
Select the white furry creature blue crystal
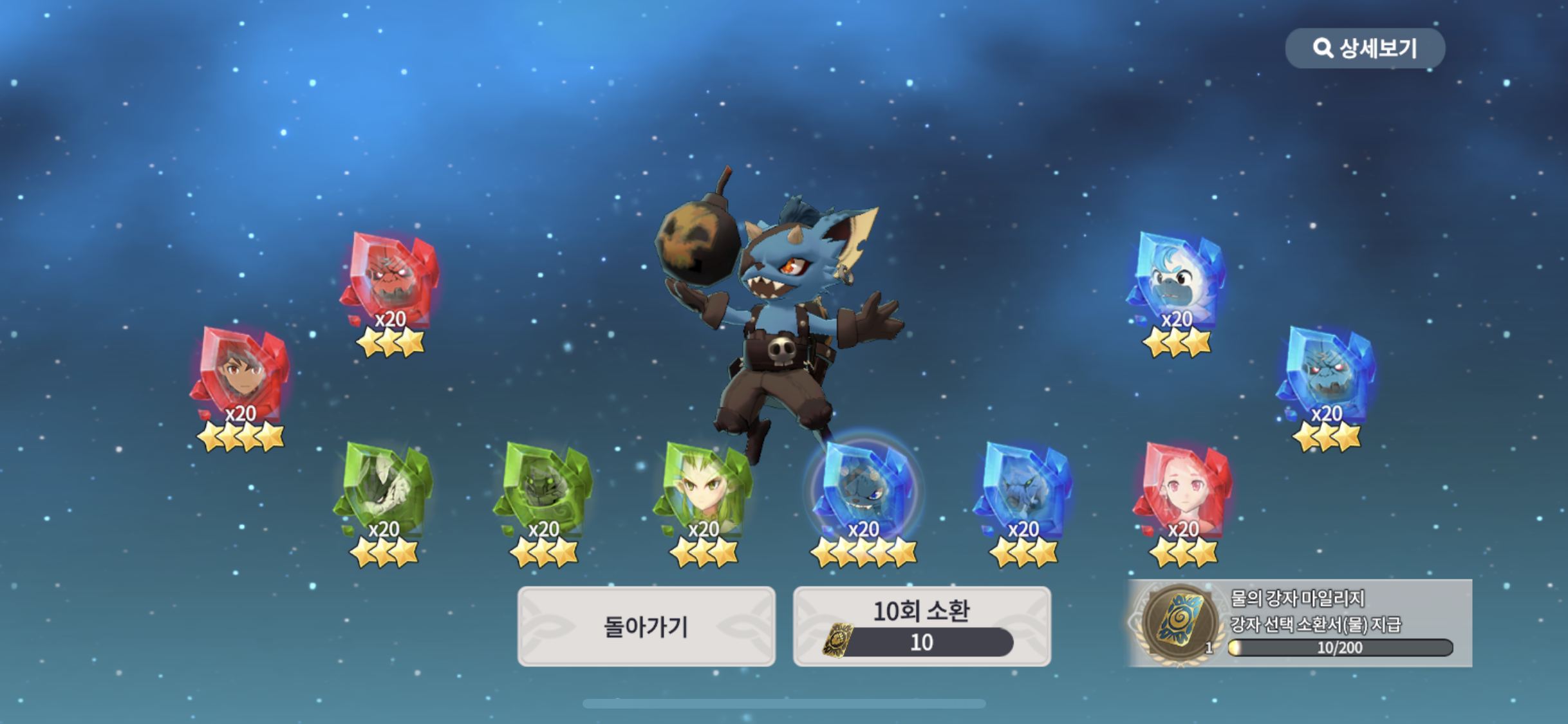click(1177, 280)
